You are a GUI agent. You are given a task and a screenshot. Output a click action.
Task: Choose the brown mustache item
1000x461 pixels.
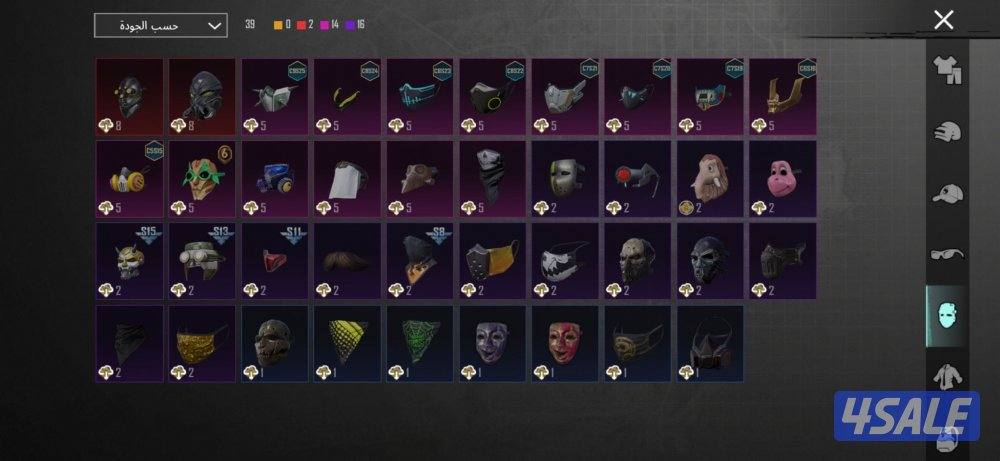point(347,261)
